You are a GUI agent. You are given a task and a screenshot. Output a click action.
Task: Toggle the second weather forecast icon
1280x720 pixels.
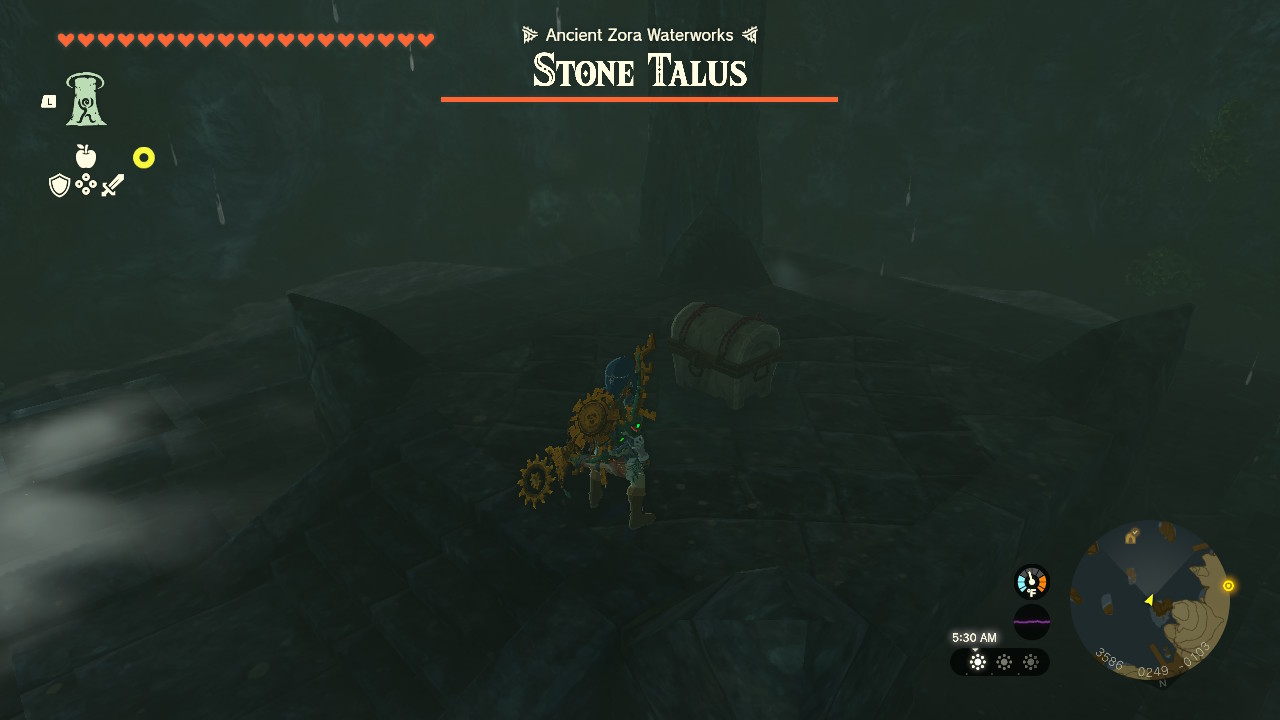click(1003, 662)
